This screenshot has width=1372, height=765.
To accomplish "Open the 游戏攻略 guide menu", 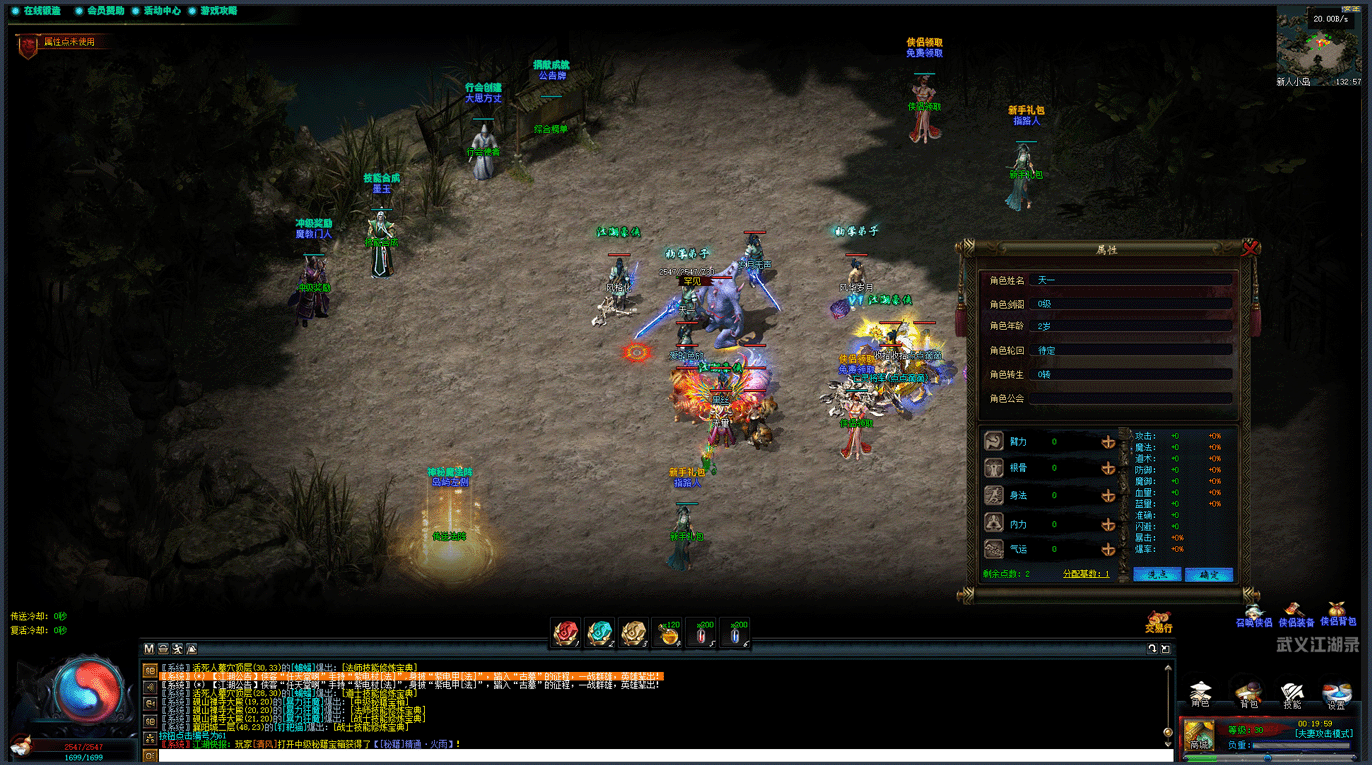I will click(x=212, y=11).
